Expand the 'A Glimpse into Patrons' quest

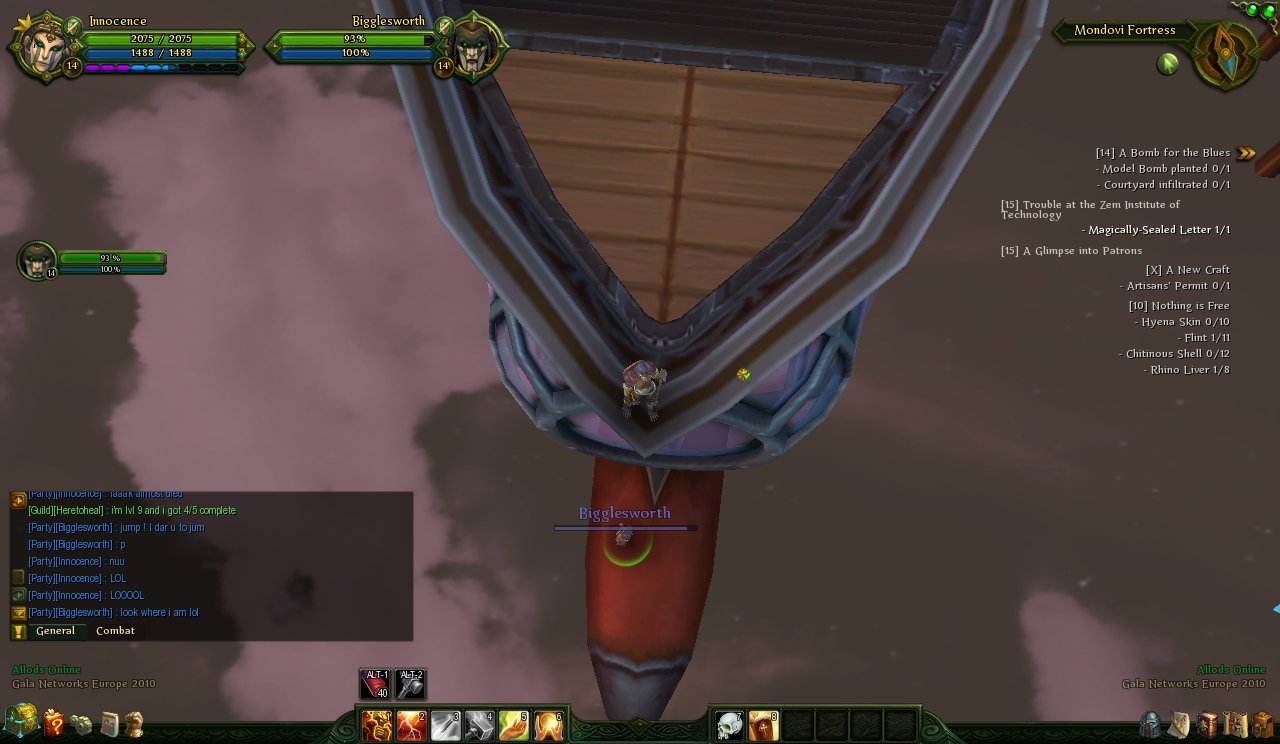tap(1071, 250)
